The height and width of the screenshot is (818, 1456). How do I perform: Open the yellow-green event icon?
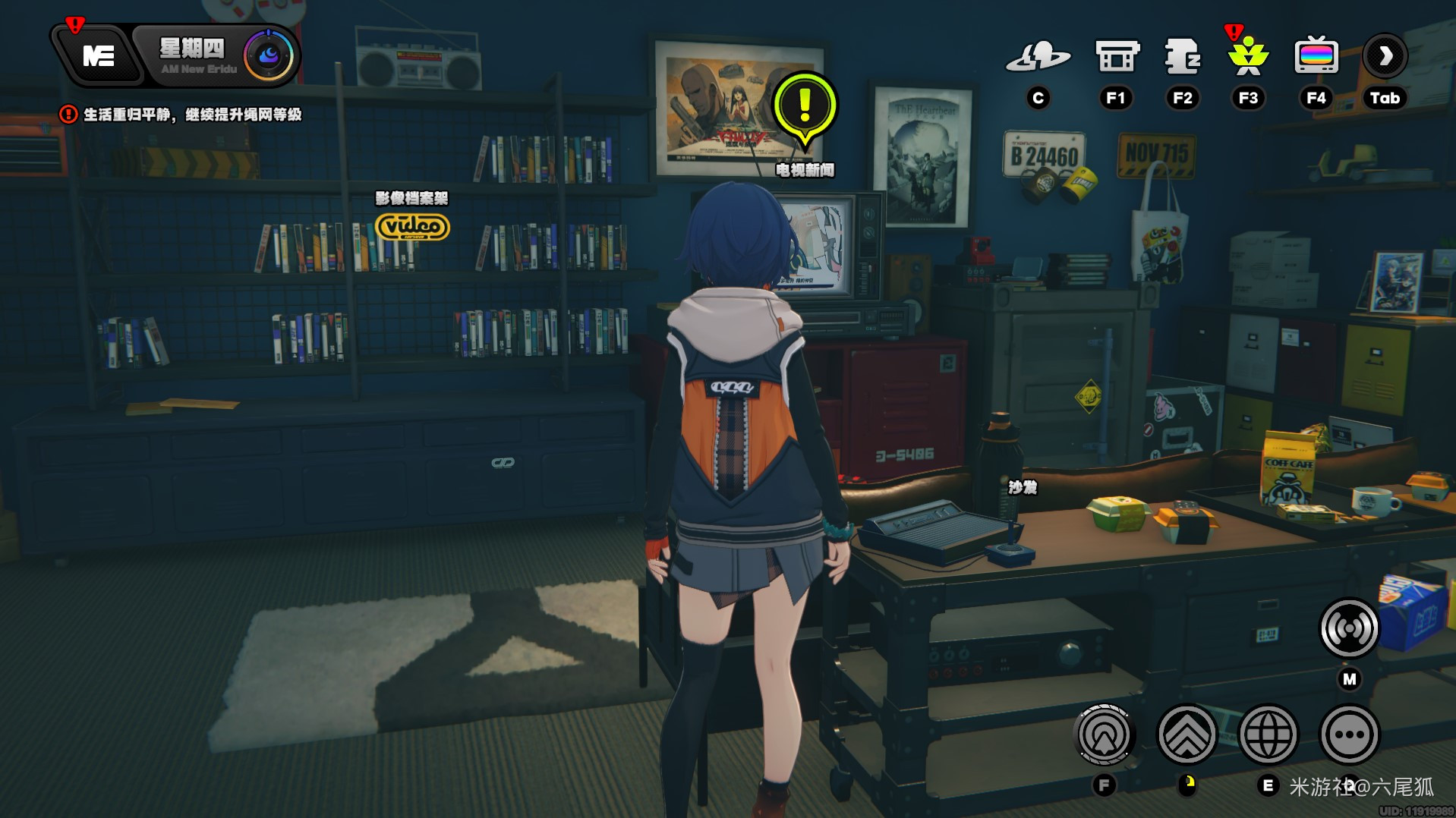1248,57
